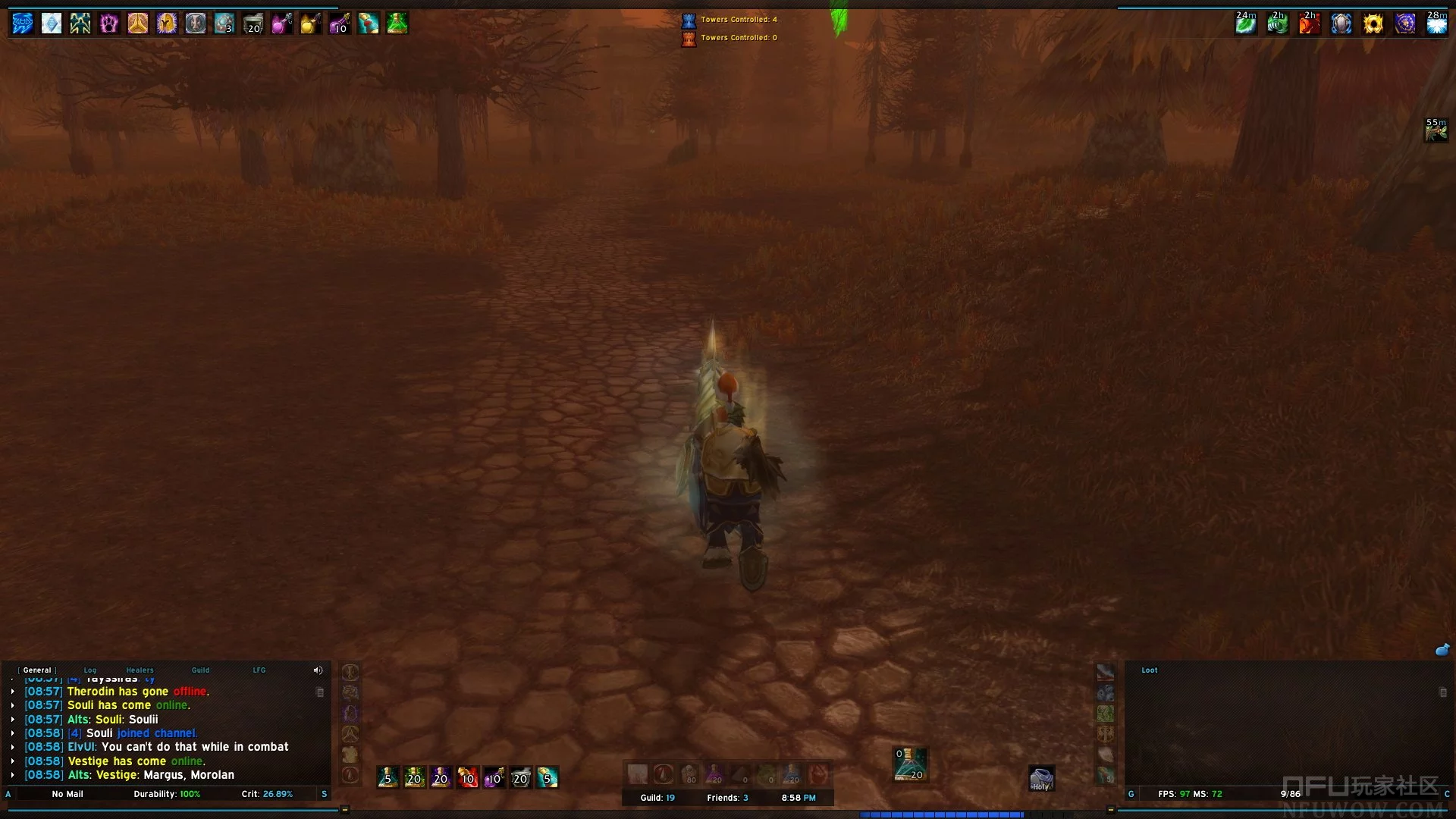
Task: Click the Loot panel tab
Action: 1150,670
